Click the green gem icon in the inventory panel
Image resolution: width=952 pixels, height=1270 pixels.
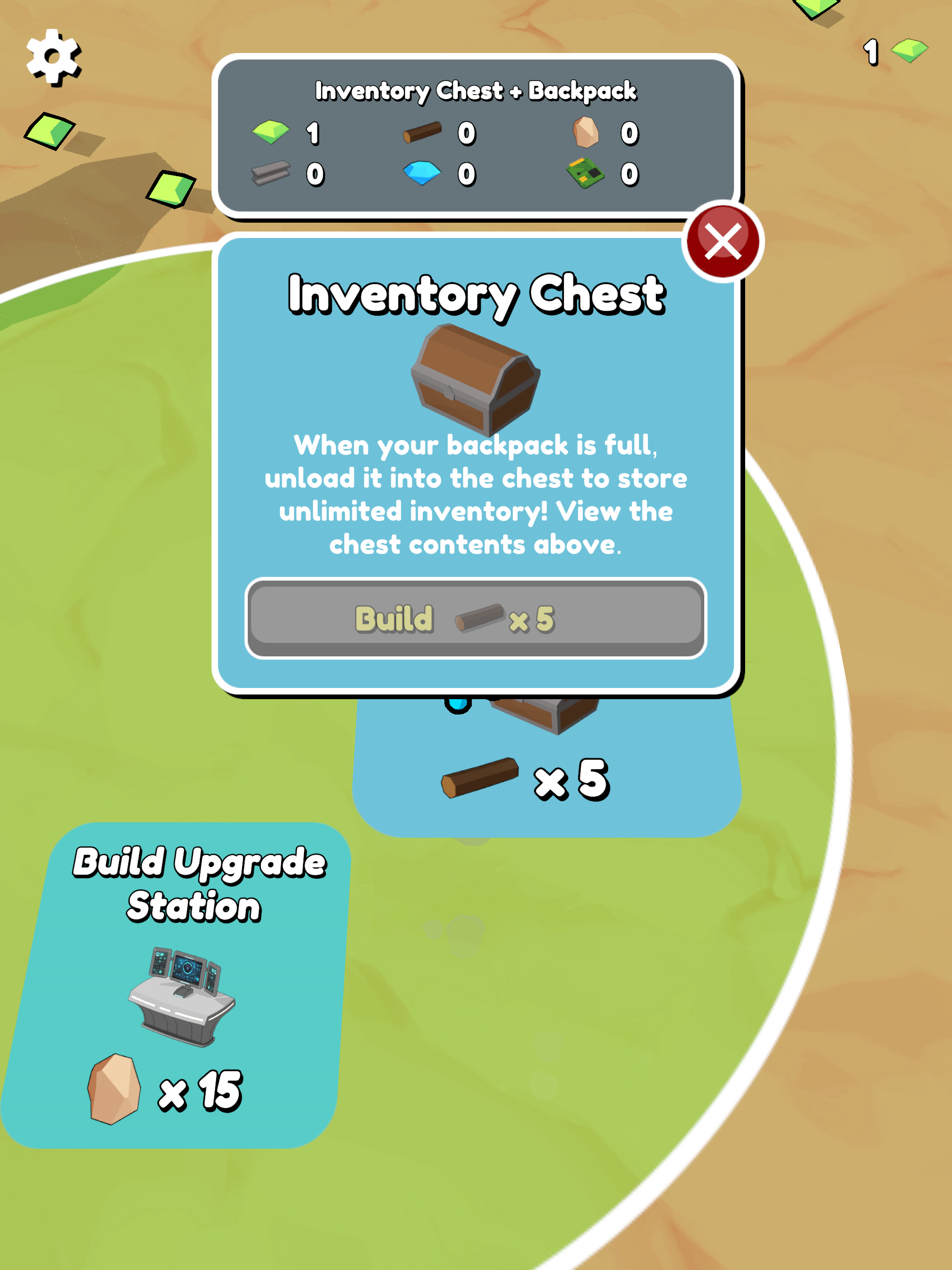(x=270, y=133)
